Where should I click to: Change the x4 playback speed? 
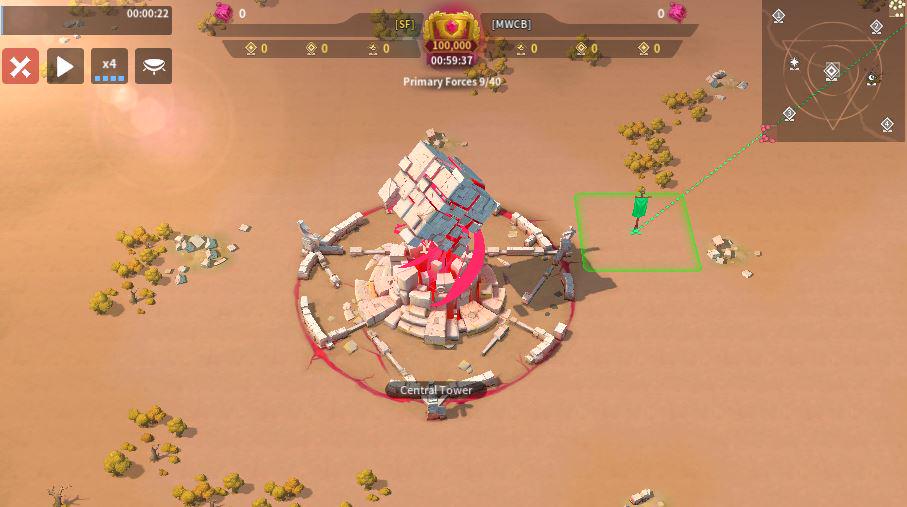click(110, 67)
